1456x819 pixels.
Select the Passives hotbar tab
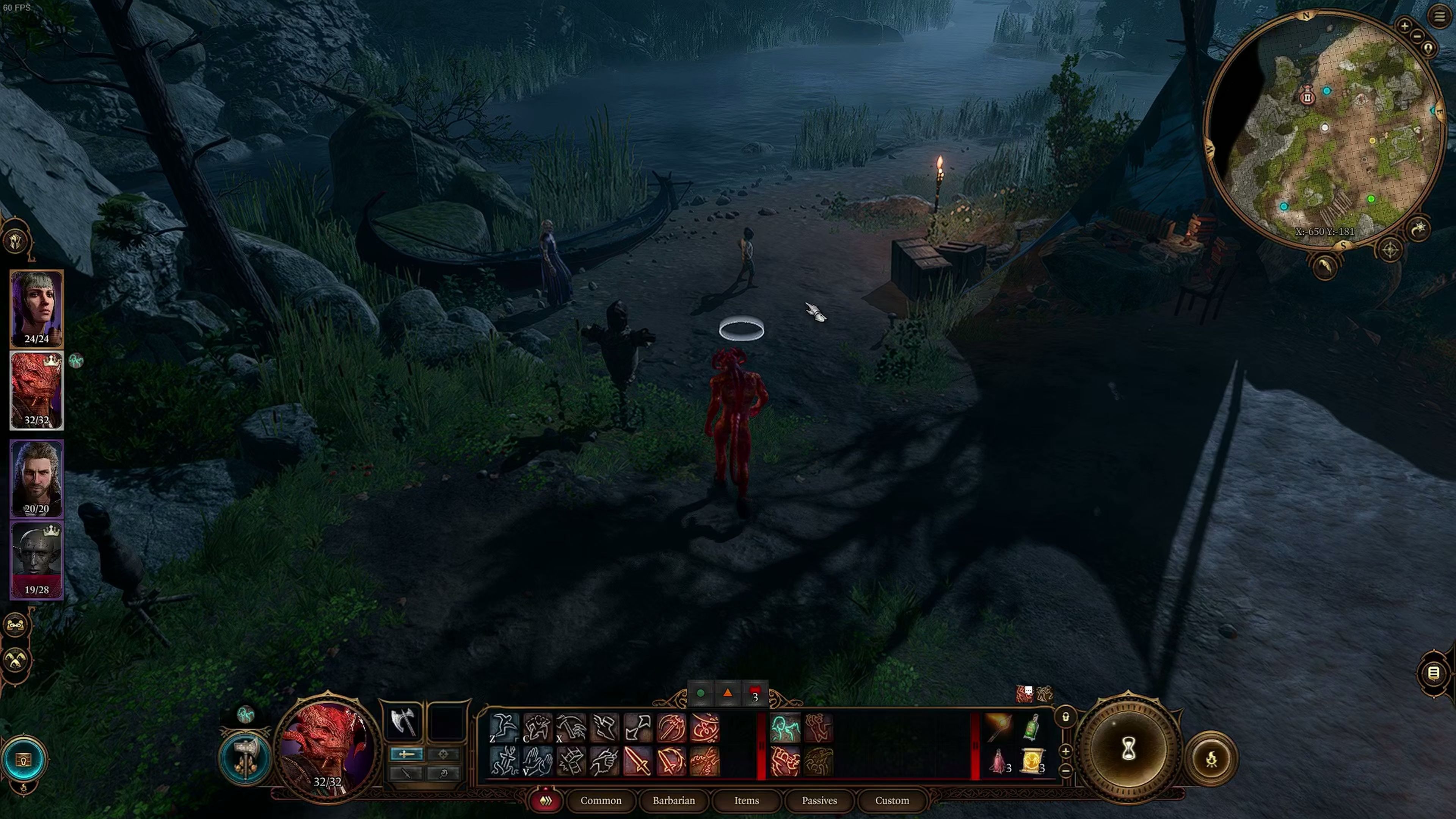pyautogui.click(x=819, y=800)
